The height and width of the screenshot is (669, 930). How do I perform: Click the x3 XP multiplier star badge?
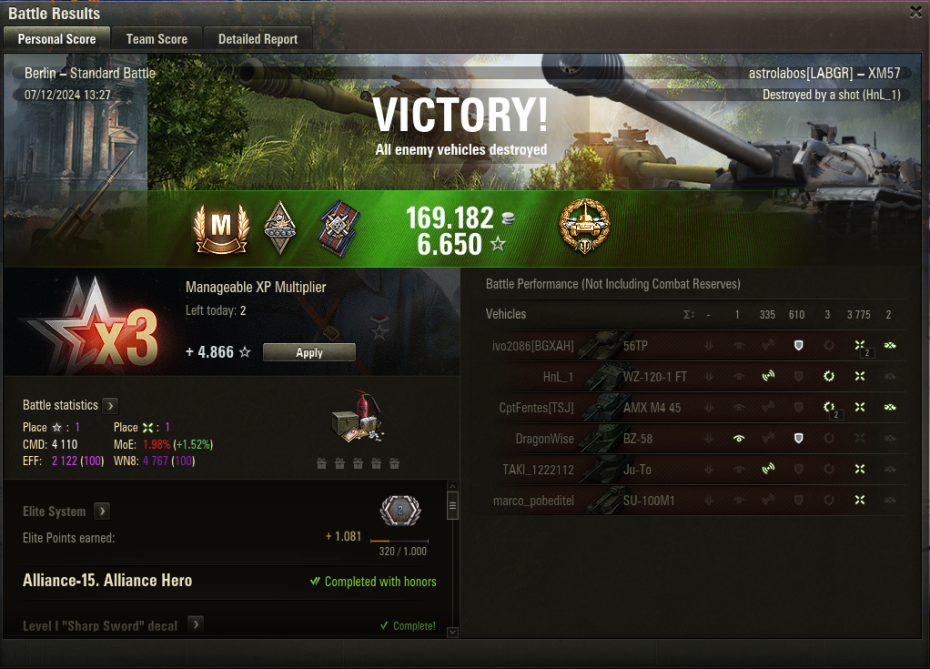pos(90,328)
